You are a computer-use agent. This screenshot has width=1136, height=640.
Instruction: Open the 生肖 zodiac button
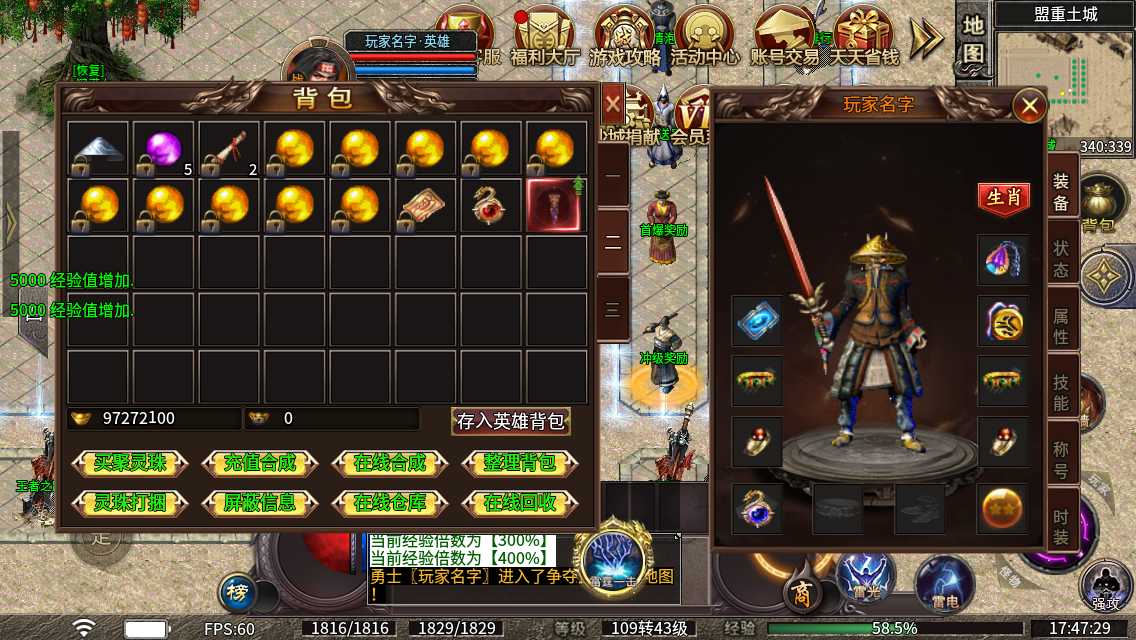1003,197
